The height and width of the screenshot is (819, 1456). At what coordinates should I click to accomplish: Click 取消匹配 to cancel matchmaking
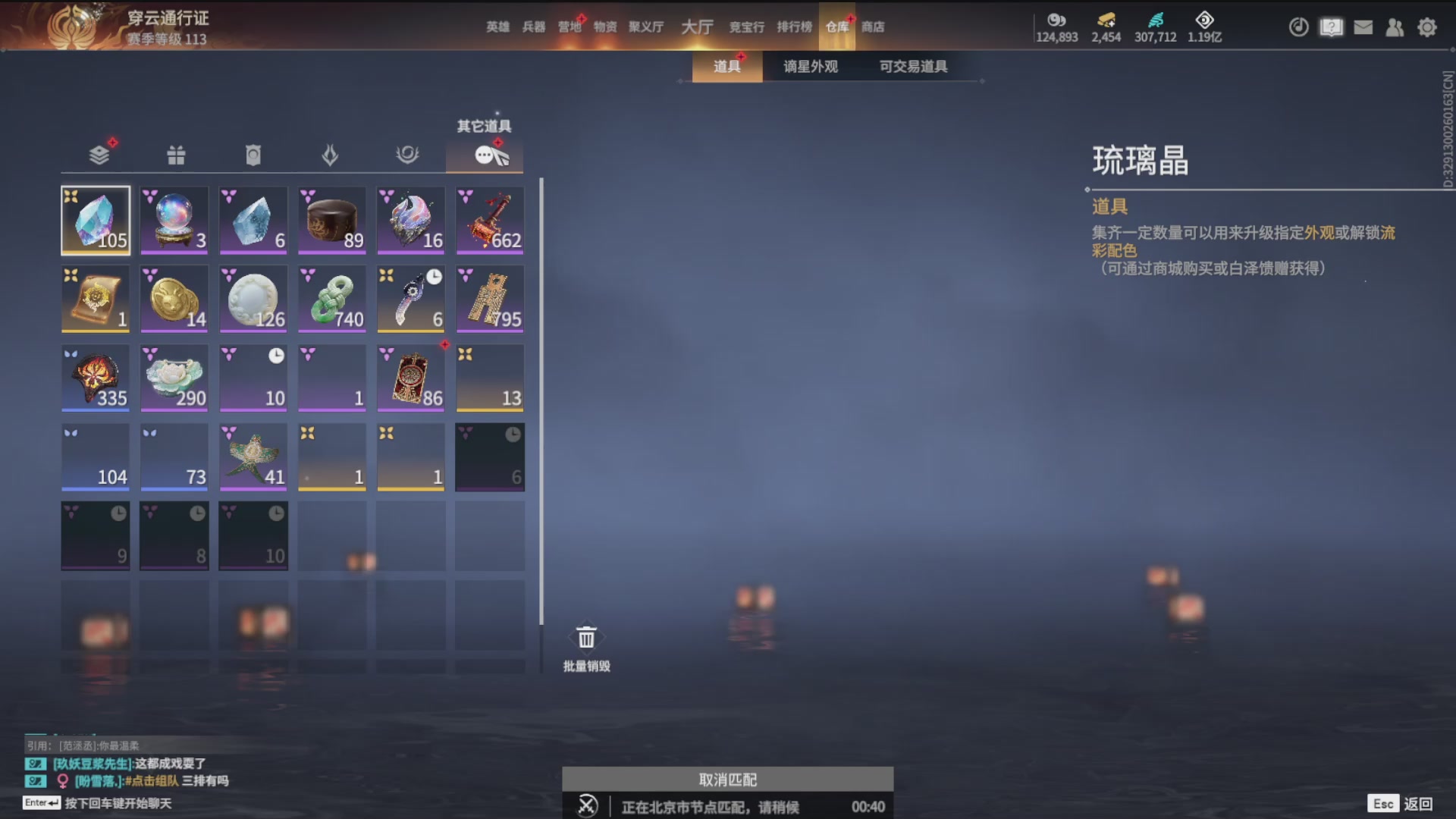point(726,779)
